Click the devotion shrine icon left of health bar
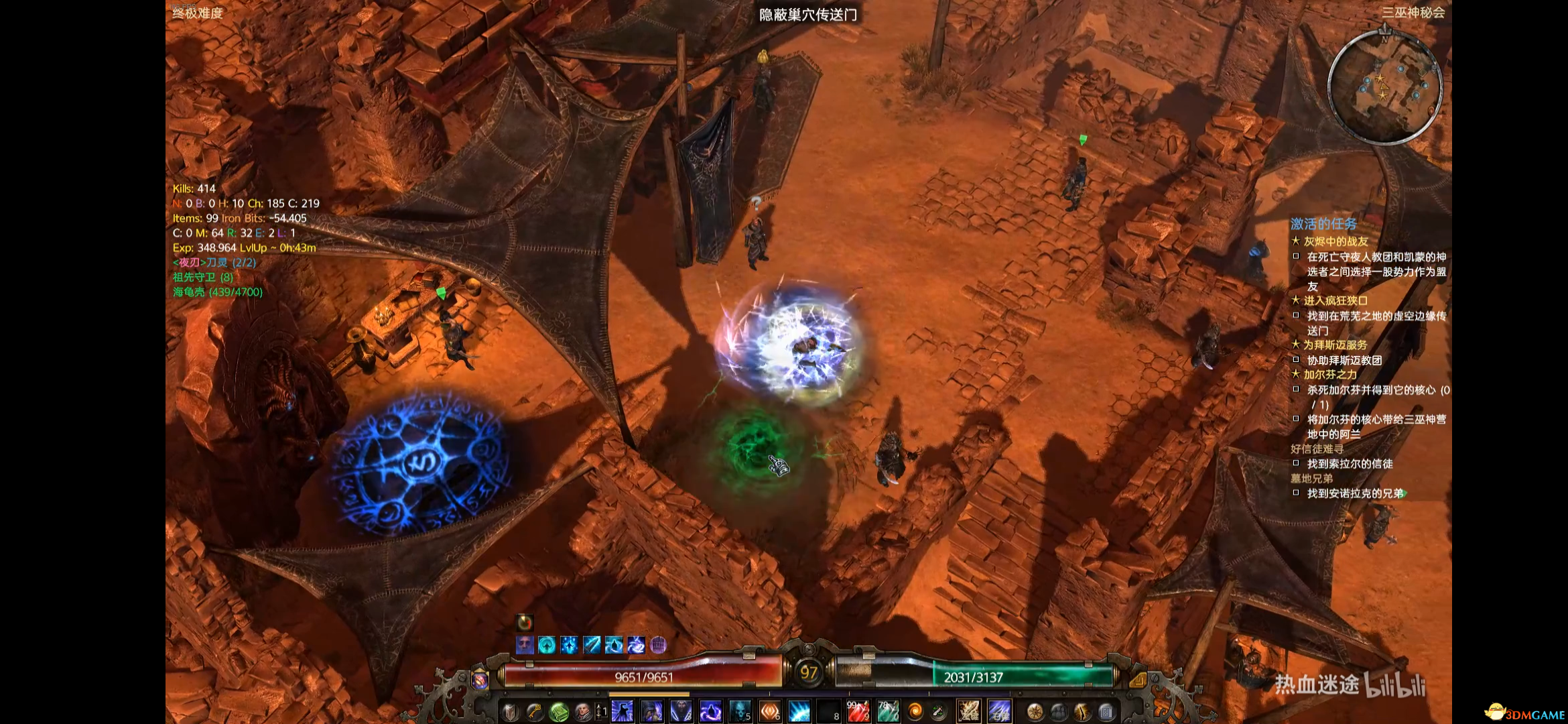Viewport: 1568px width, 724px height. pyautogui.click(x=480, y=680)
